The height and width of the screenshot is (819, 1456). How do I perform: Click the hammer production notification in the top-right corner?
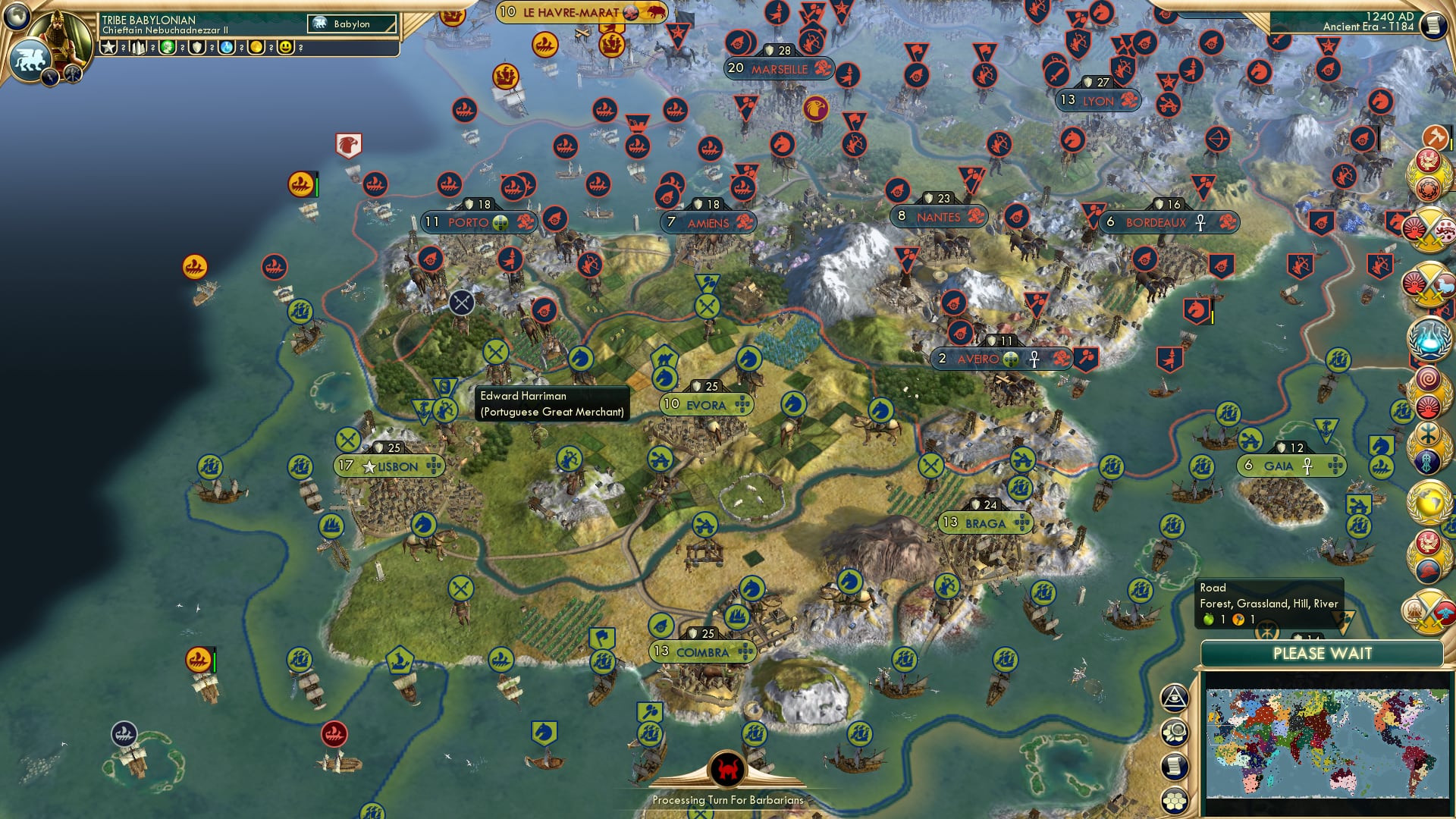[x=1436, y=137]
